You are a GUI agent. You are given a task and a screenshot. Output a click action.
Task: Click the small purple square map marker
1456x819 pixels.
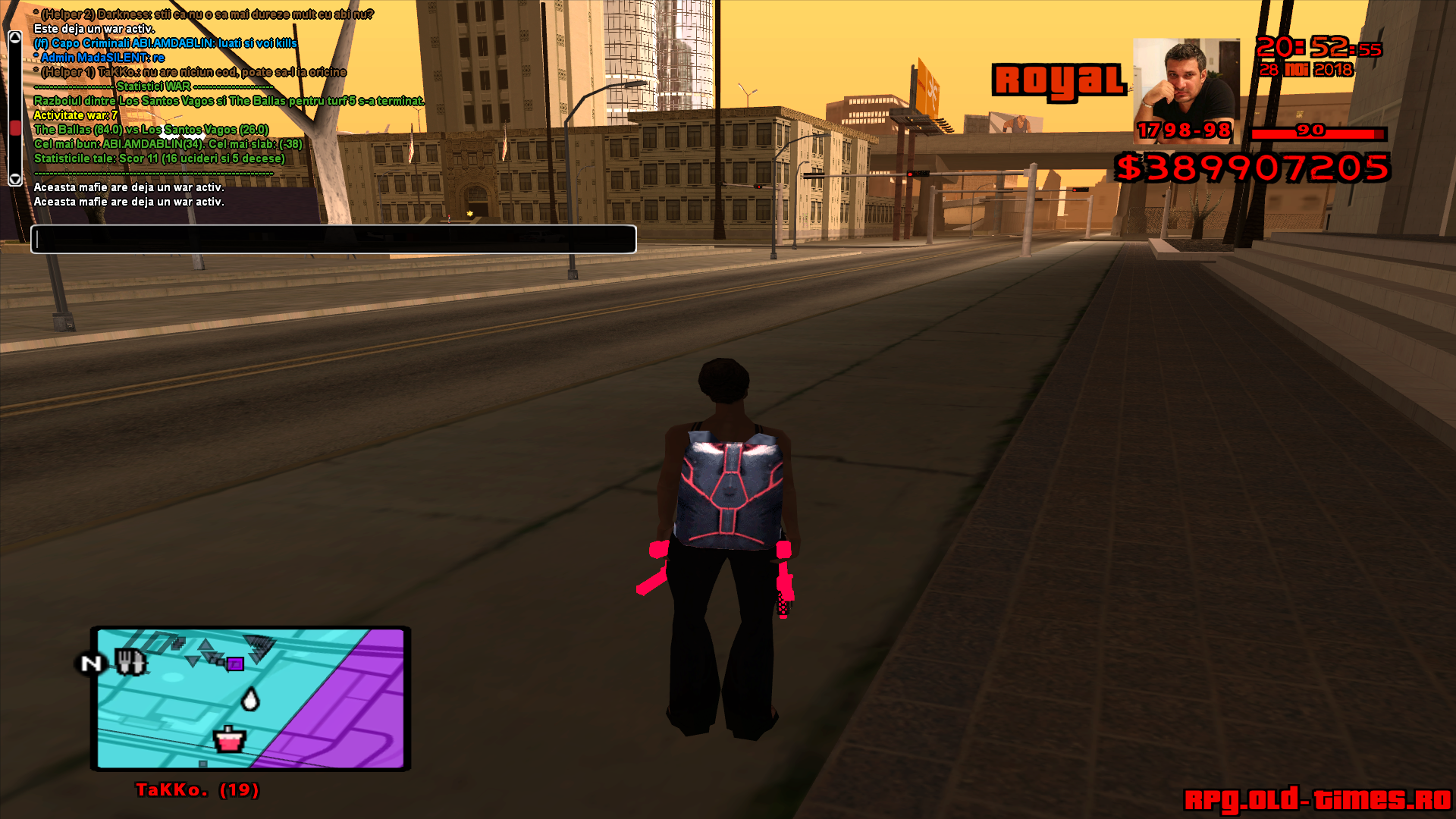[x=236, y=664]
